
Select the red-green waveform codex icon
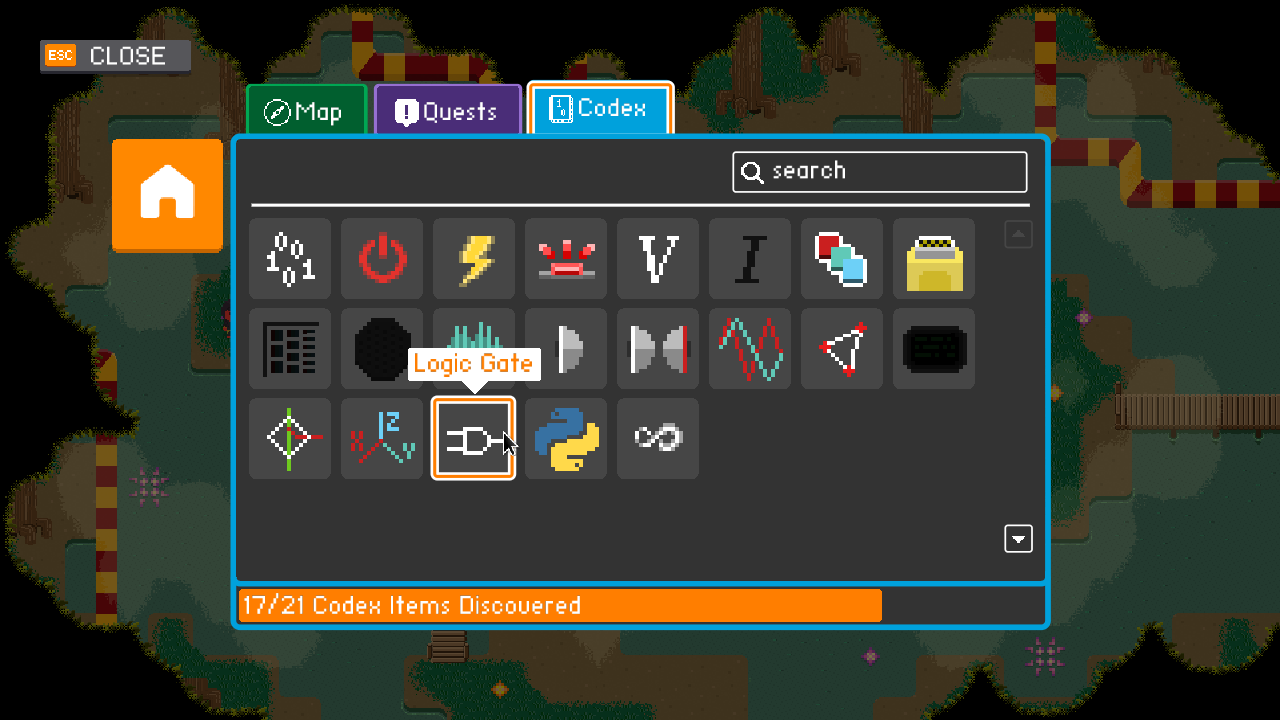(749, 349)
